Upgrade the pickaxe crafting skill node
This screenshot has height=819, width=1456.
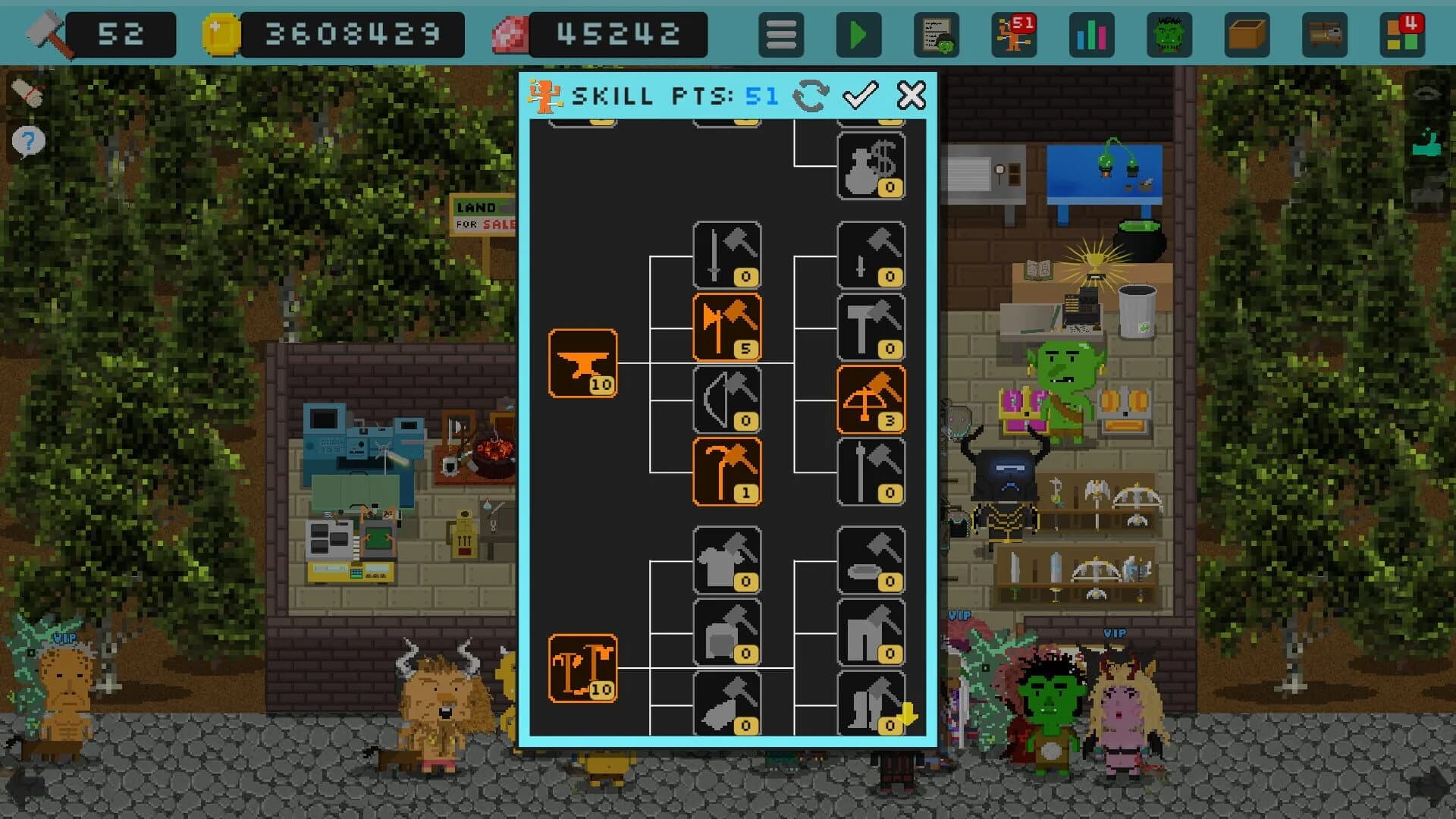tap(726, 470)
